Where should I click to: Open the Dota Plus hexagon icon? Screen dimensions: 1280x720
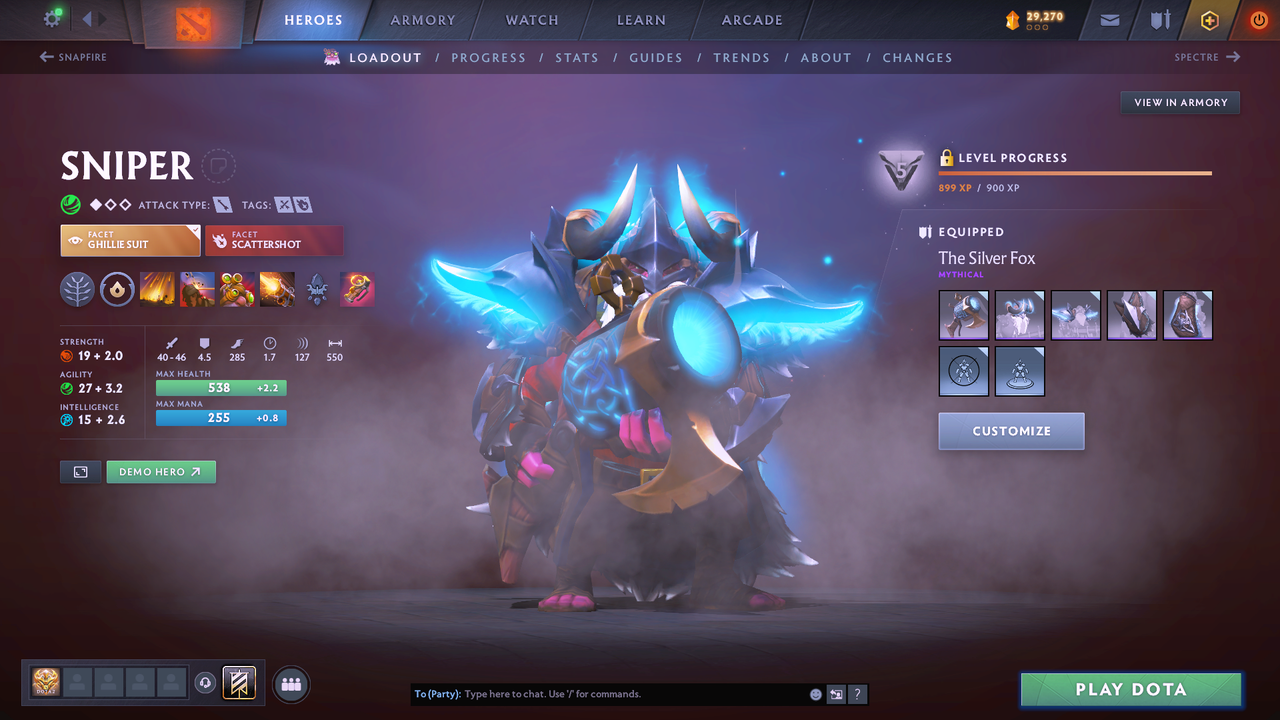tap(1209, 19)
